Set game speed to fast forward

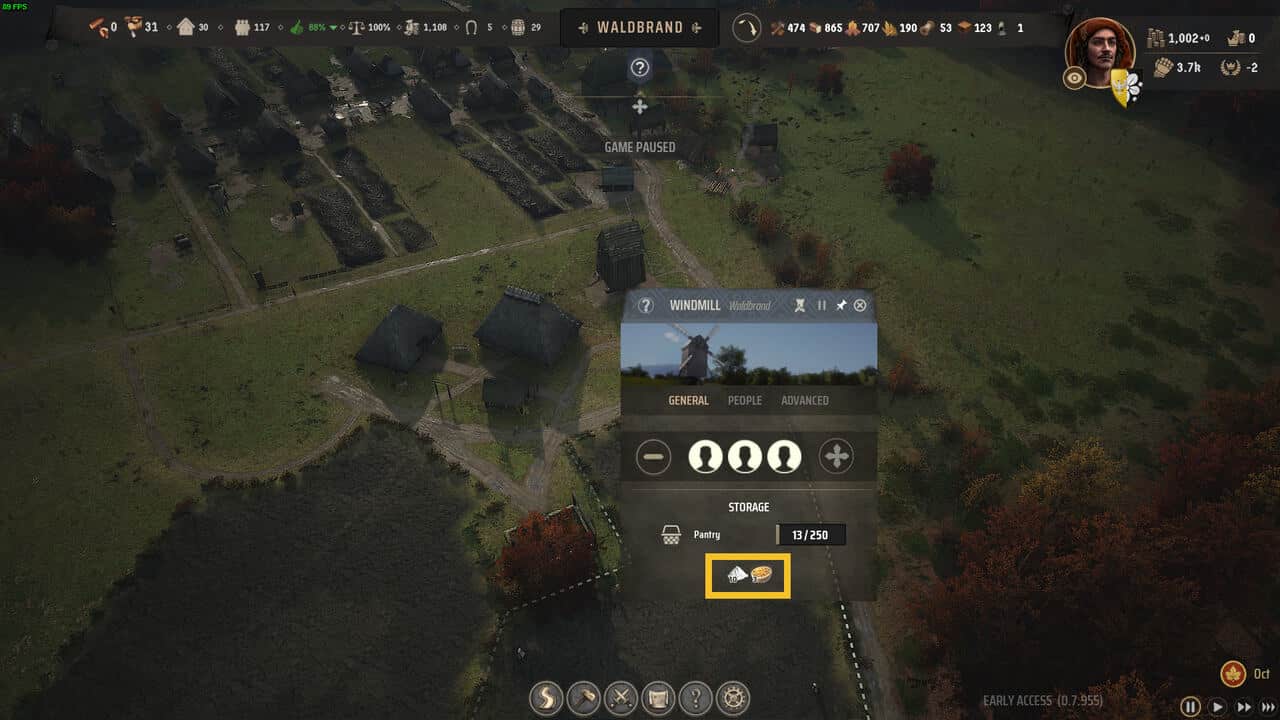coord(1243,706)
